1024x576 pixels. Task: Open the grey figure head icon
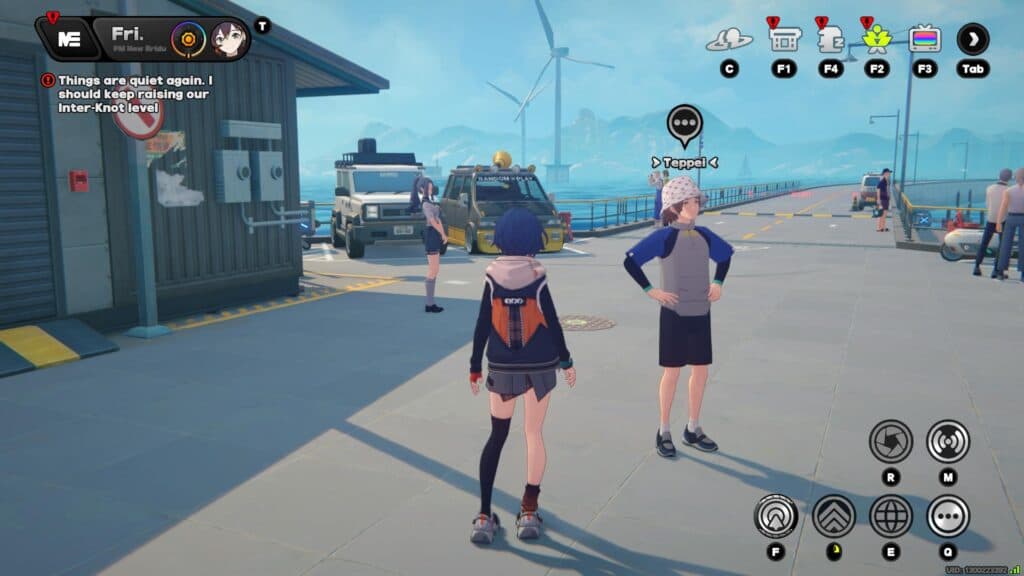pyautogui.click(x=830, y=39)
